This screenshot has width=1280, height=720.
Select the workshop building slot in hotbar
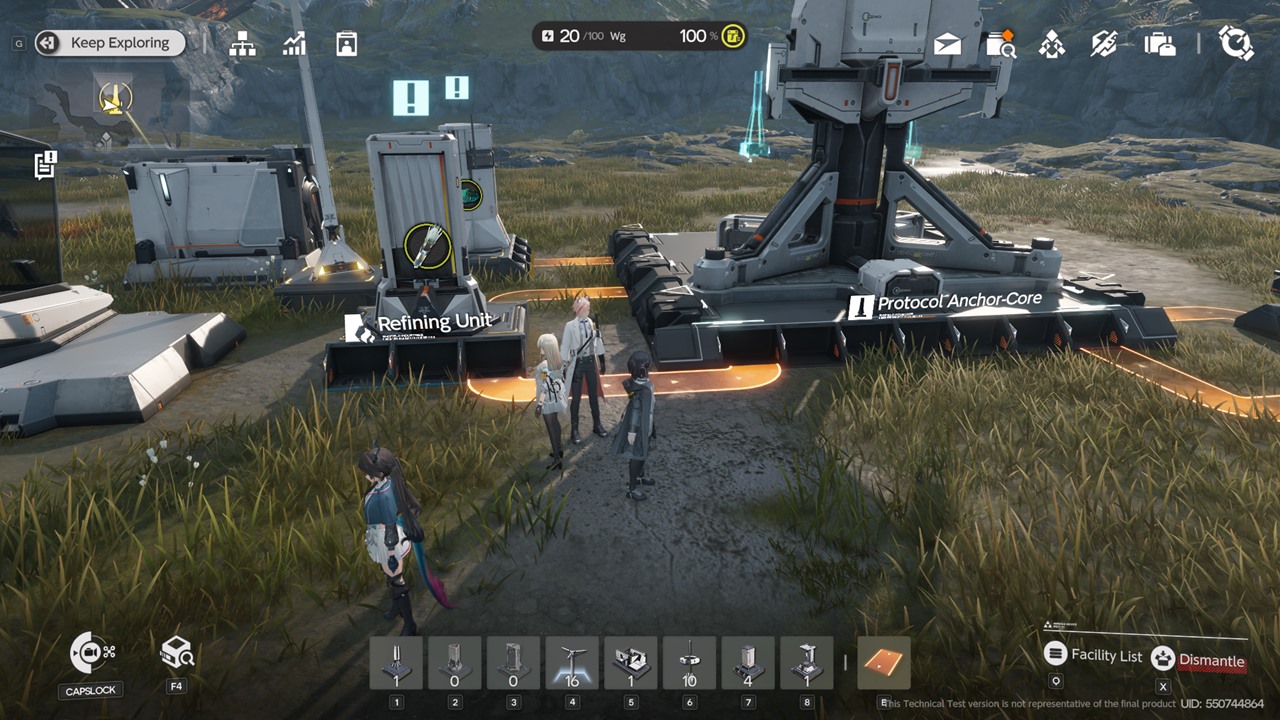[x=631, y=663]
